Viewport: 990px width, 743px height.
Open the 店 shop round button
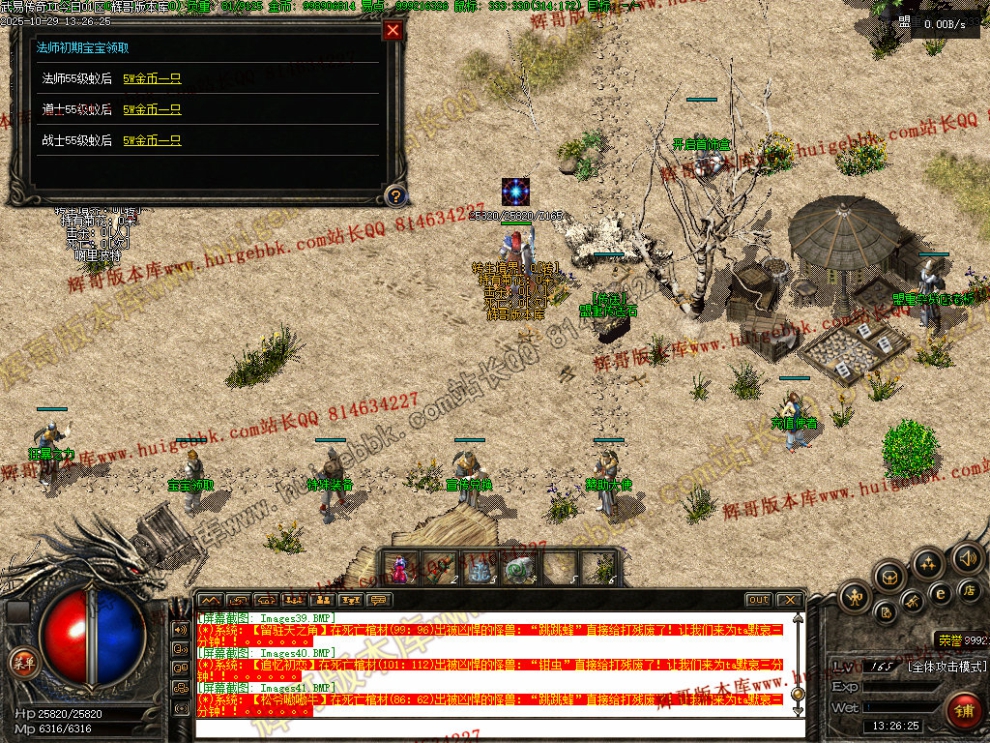[968, 591]
